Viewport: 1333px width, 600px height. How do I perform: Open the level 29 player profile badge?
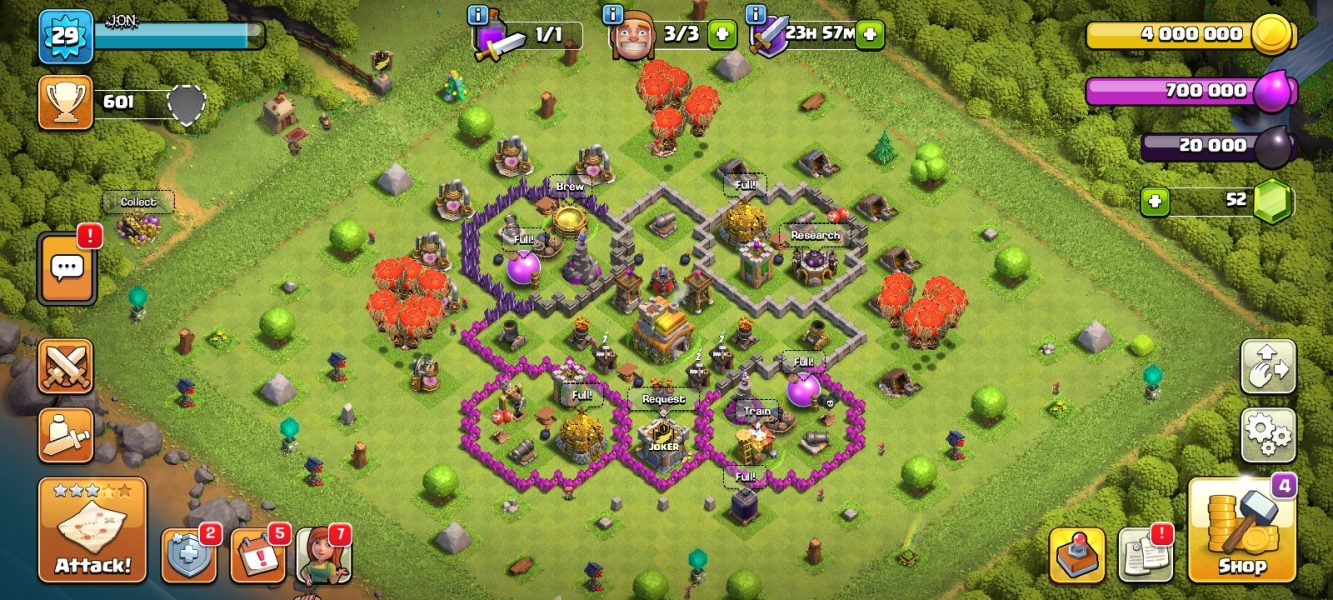click(66, 36)
